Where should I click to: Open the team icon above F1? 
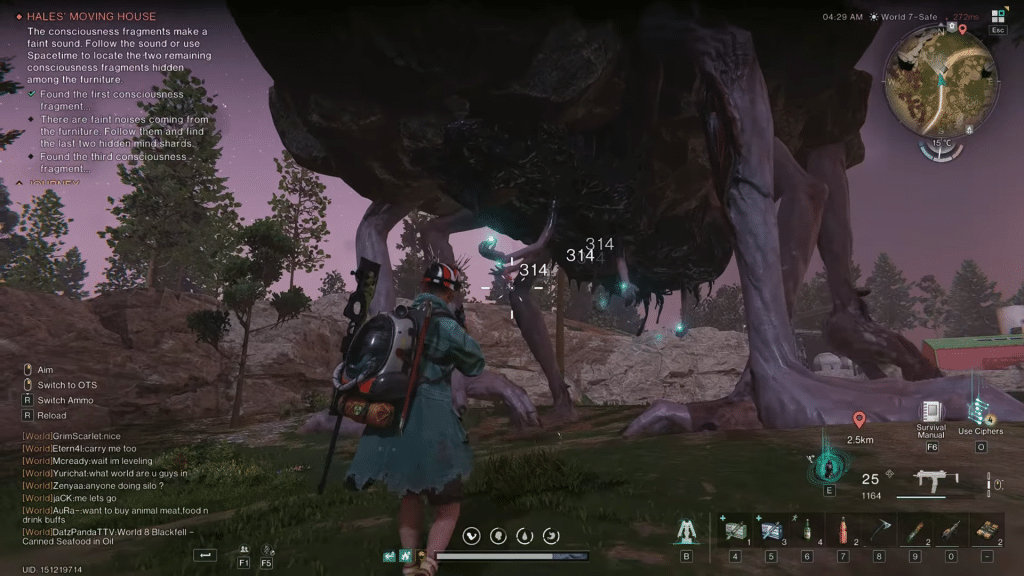244,549
